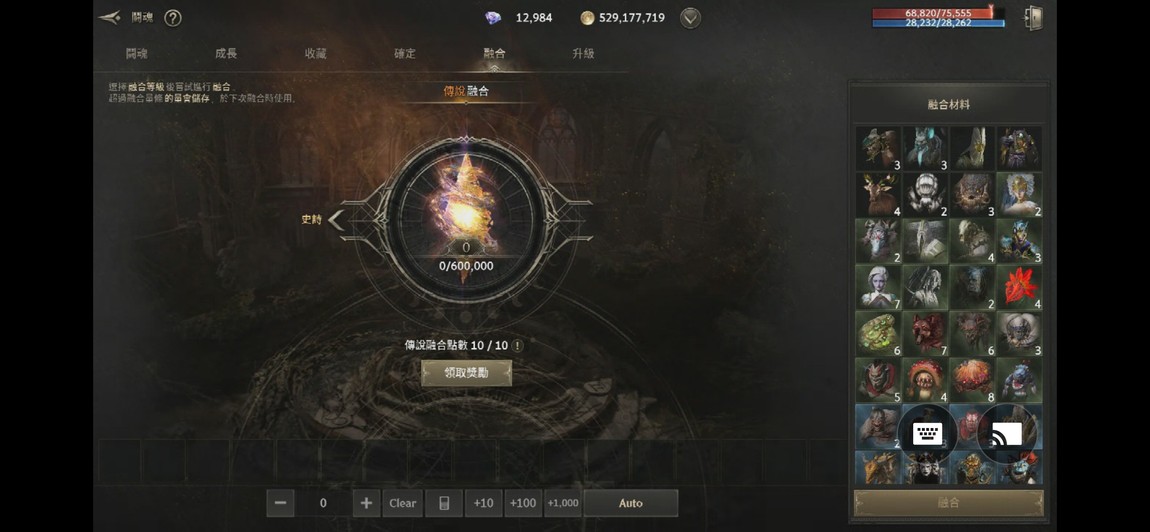Clear the selected quantity
This screenshot has height=532, width=1150.
(402, 503)
